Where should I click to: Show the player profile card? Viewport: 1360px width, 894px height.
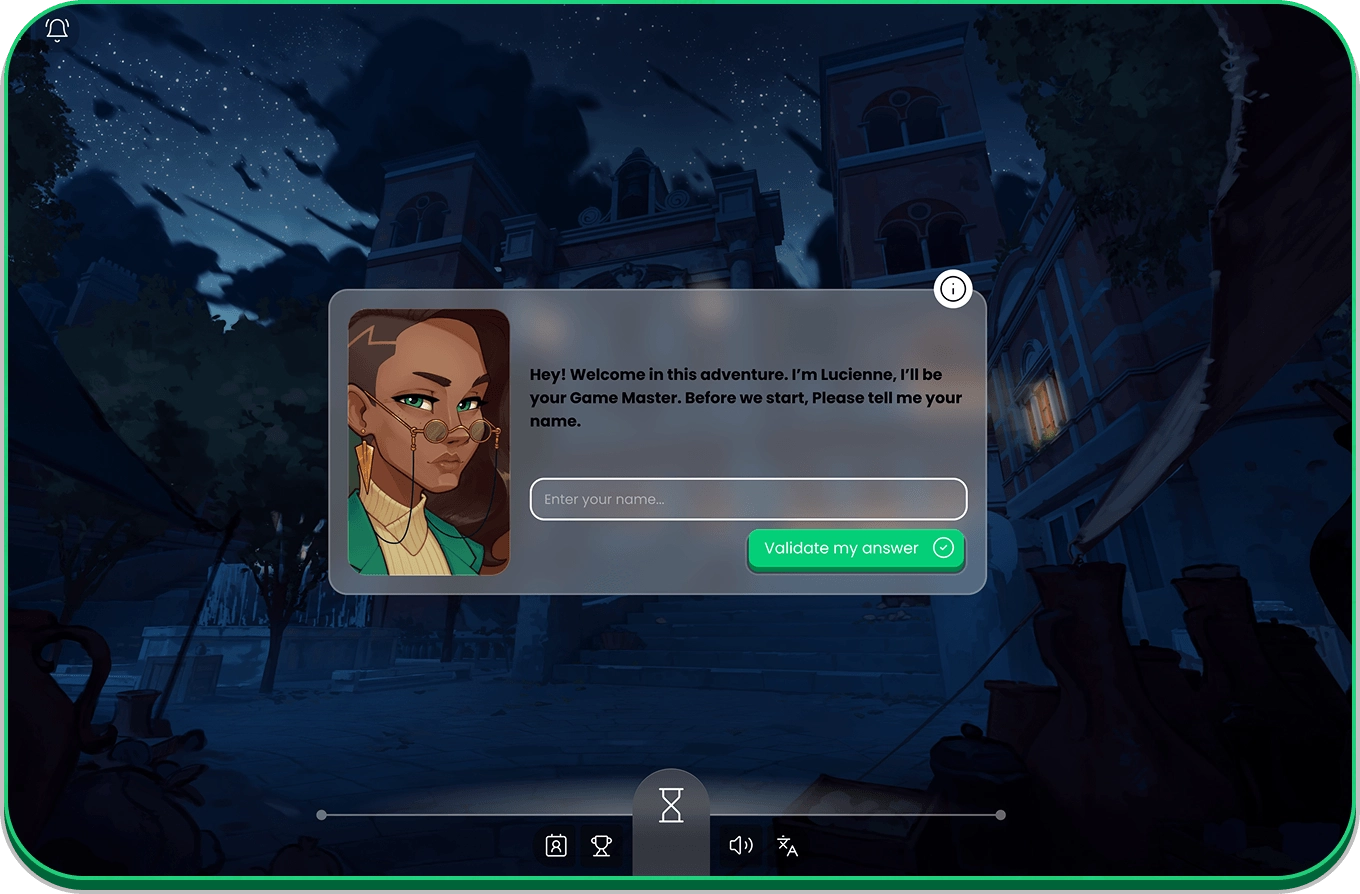click(556, 846)
